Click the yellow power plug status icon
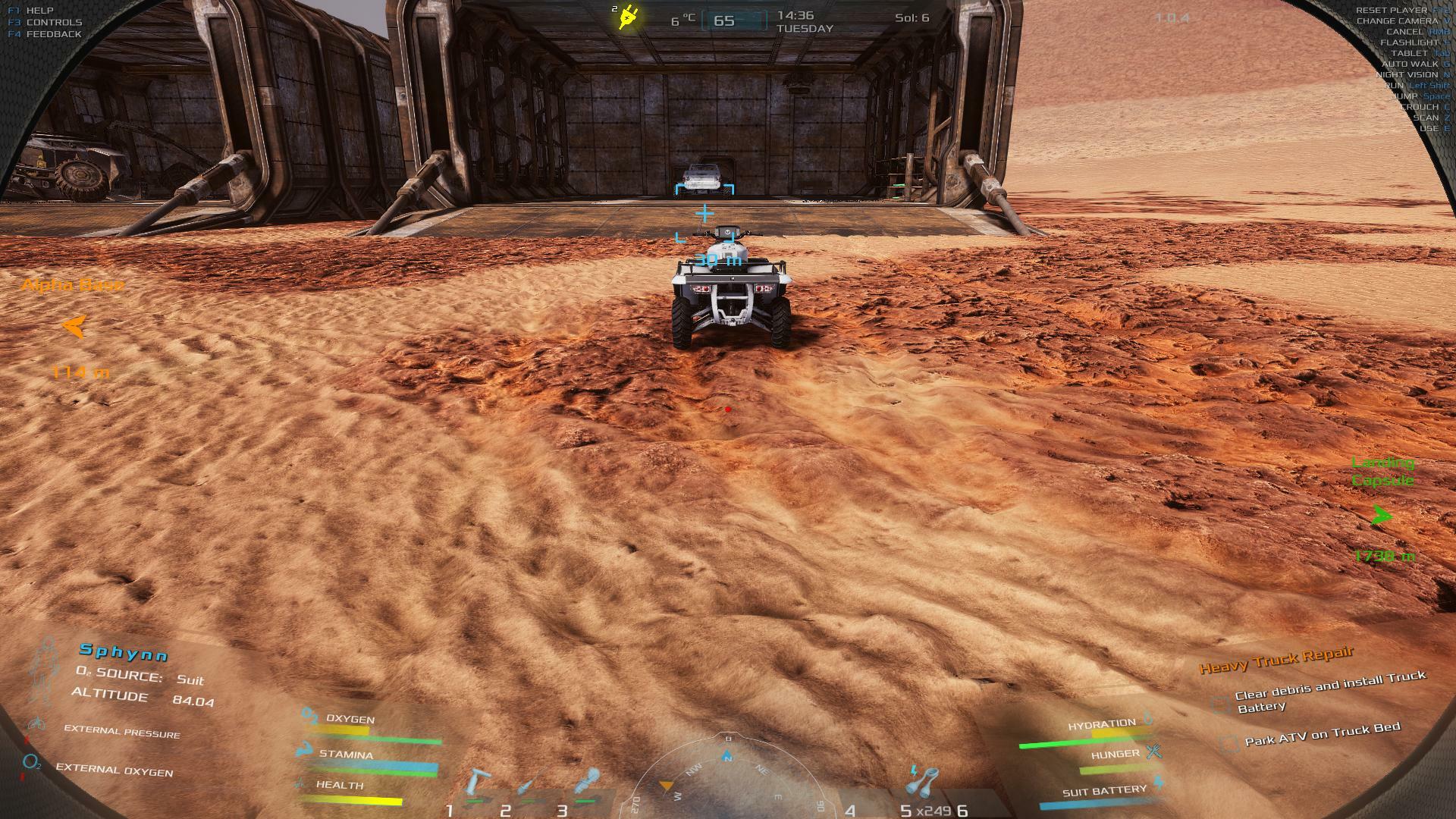Image resolution: width=1456 pixels, height=819 pixels. click(629, 17)
